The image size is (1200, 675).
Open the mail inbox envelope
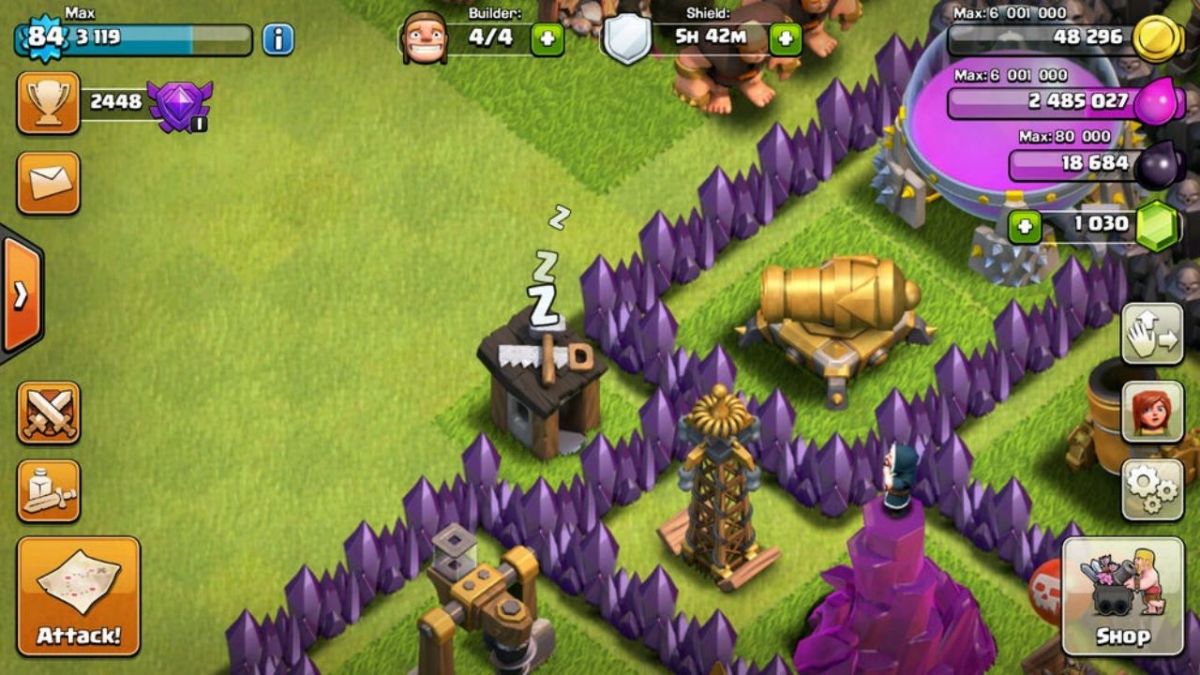[x=48, y=183]
